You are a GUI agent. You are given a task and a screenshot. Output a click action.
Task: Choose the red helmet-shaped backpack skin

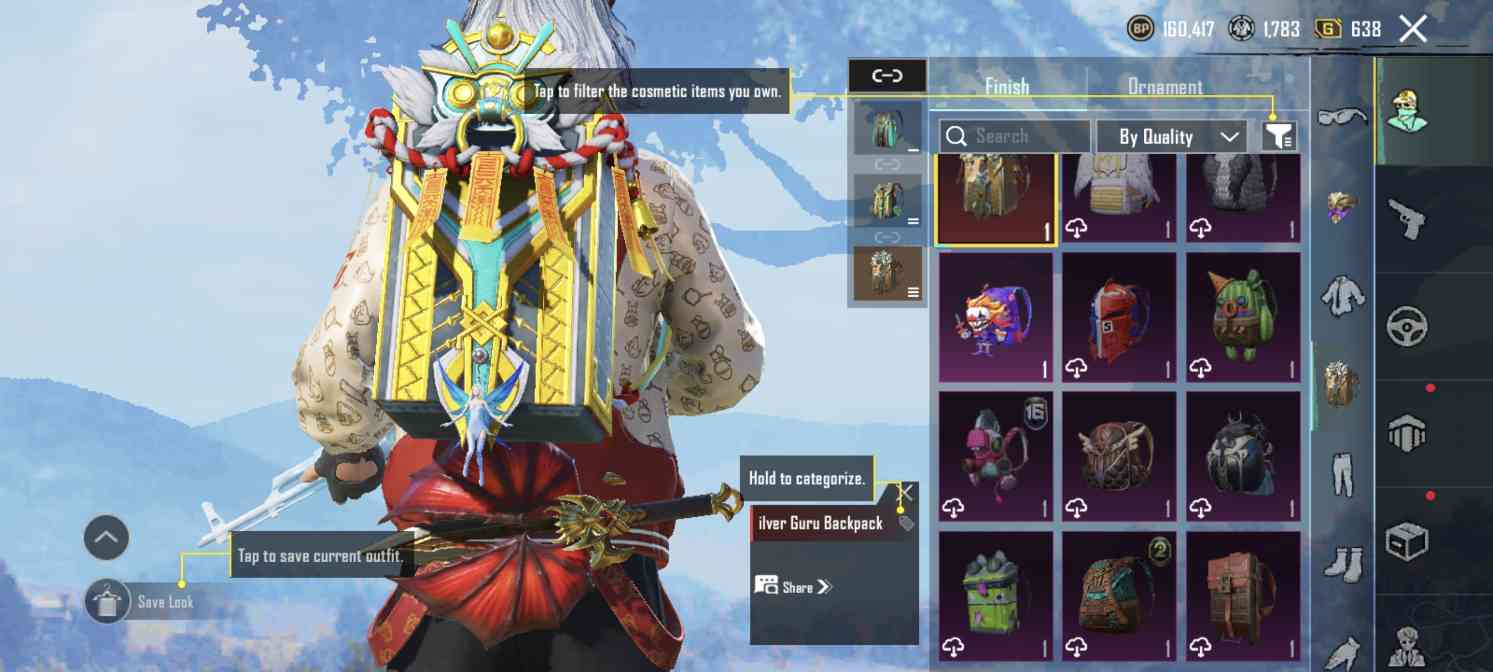click(1119, 316)
